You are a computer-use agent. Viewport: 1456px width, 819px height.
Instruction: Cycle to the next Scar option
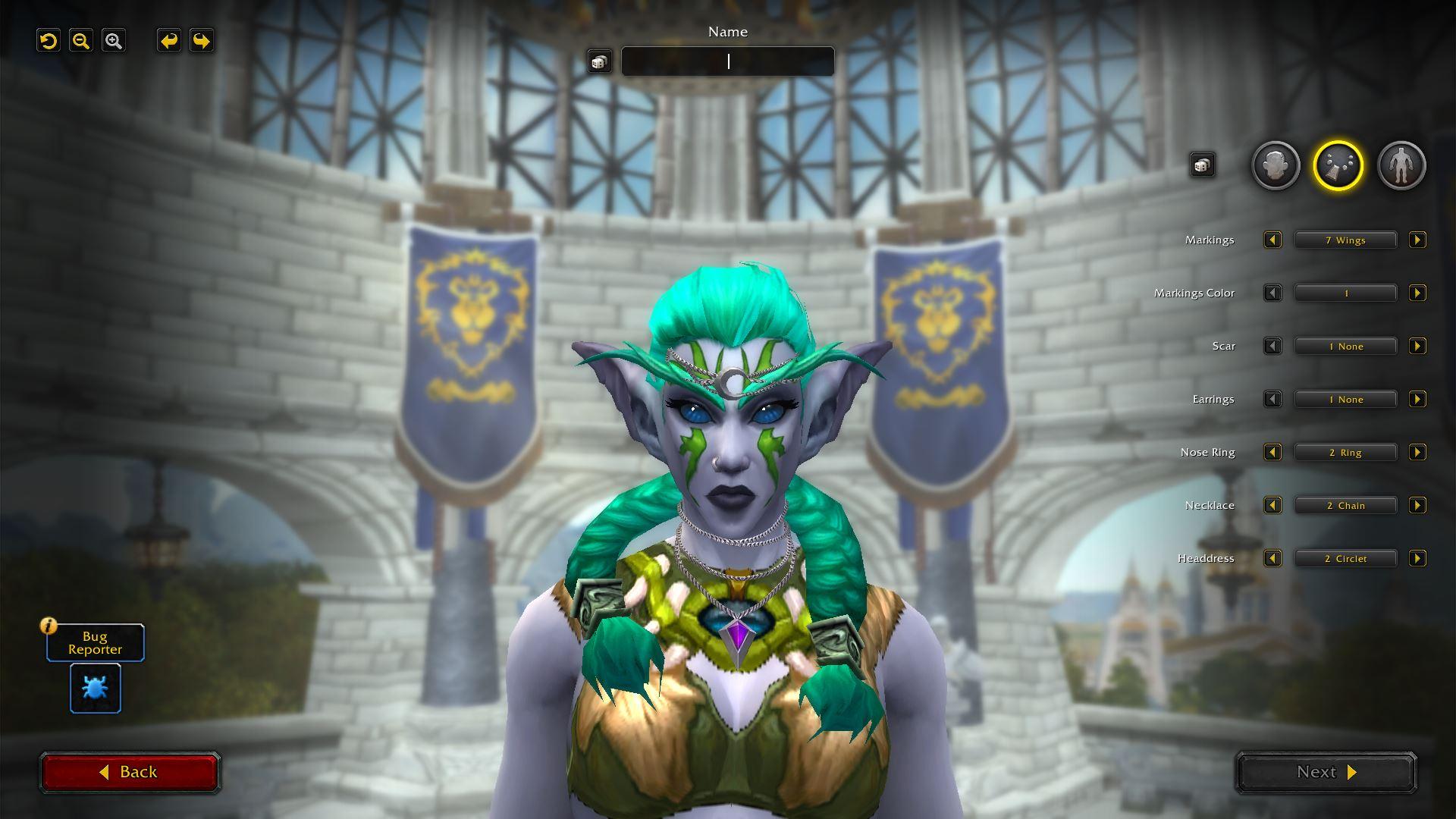pos(1417,347)
